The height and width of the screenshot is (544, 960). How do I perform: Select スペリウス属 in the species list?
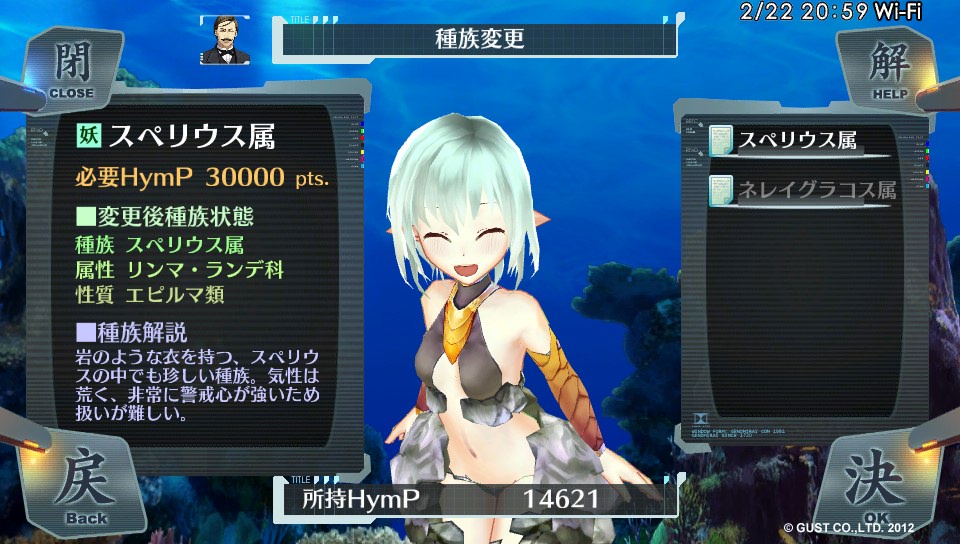click(798, 141)
